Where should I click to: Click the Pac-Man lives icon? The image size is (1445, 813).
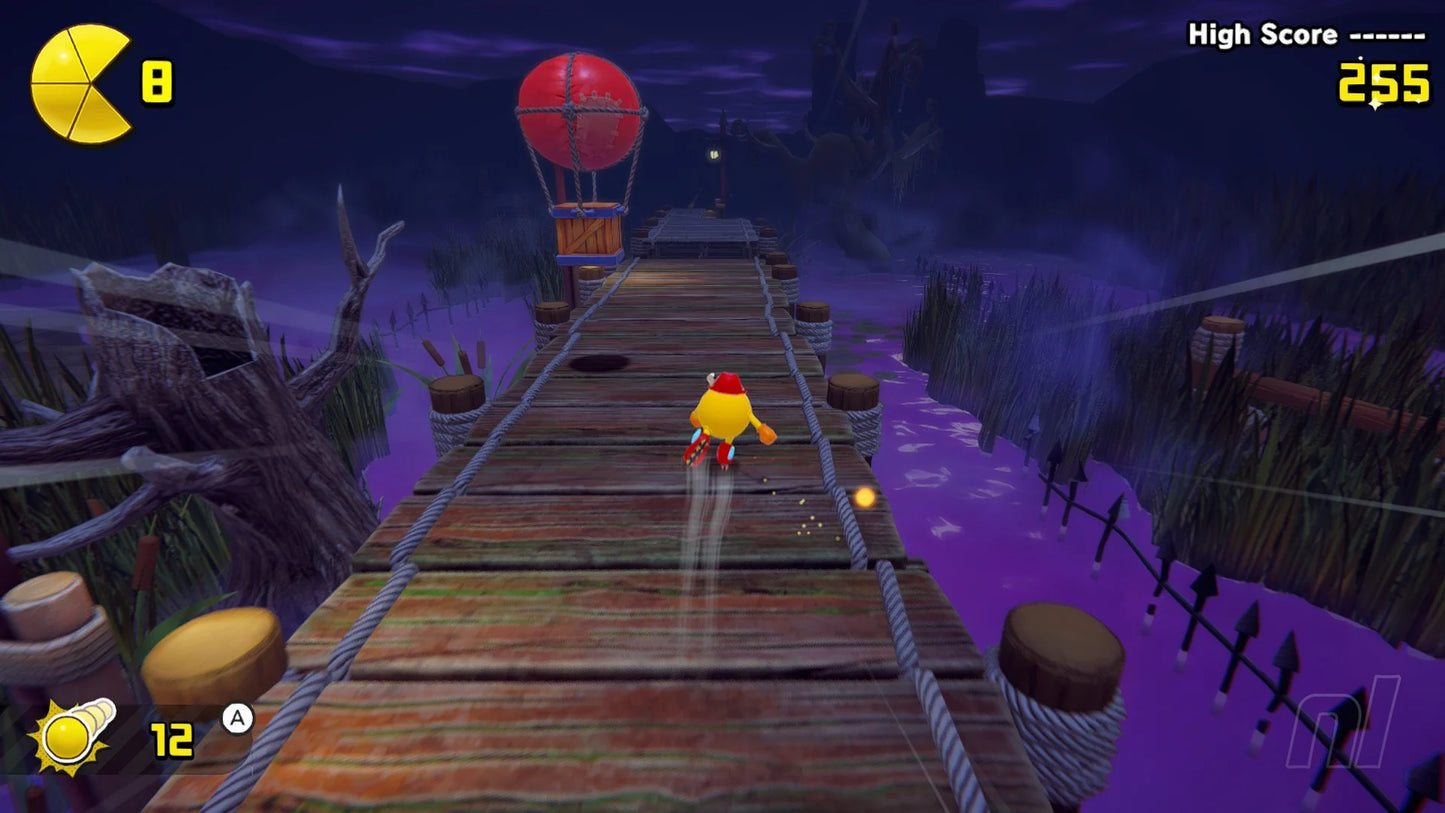coord(80,80)
